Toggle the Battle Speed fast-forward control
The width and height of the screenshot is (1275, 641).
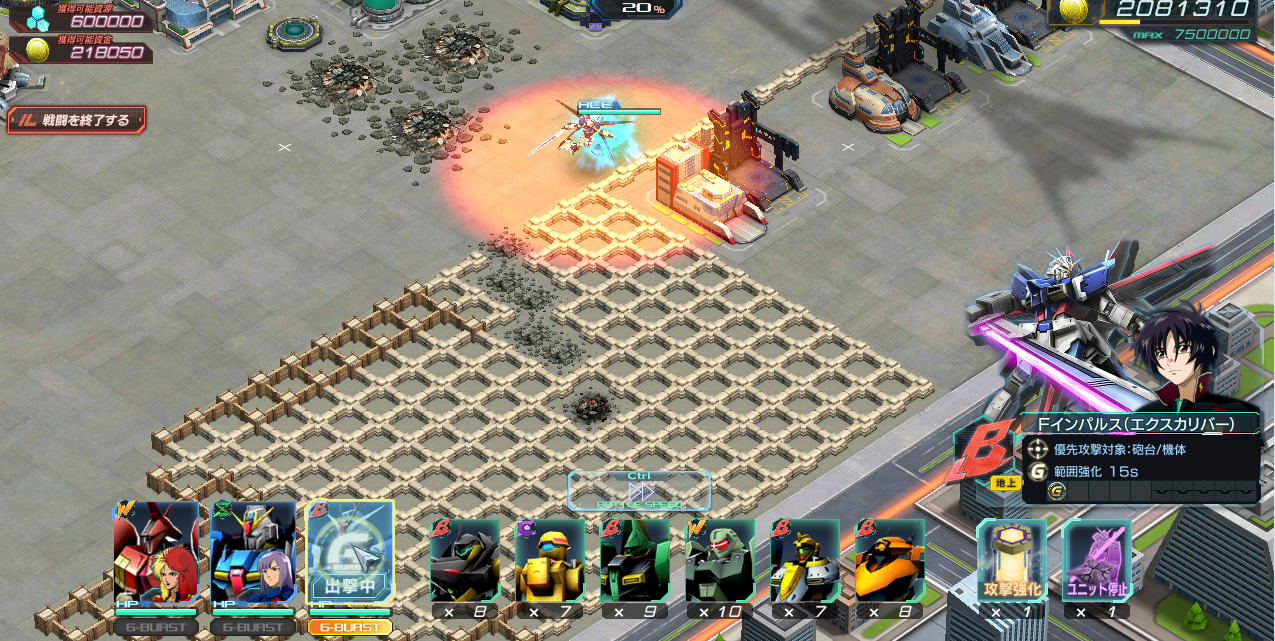coord(639,491)
